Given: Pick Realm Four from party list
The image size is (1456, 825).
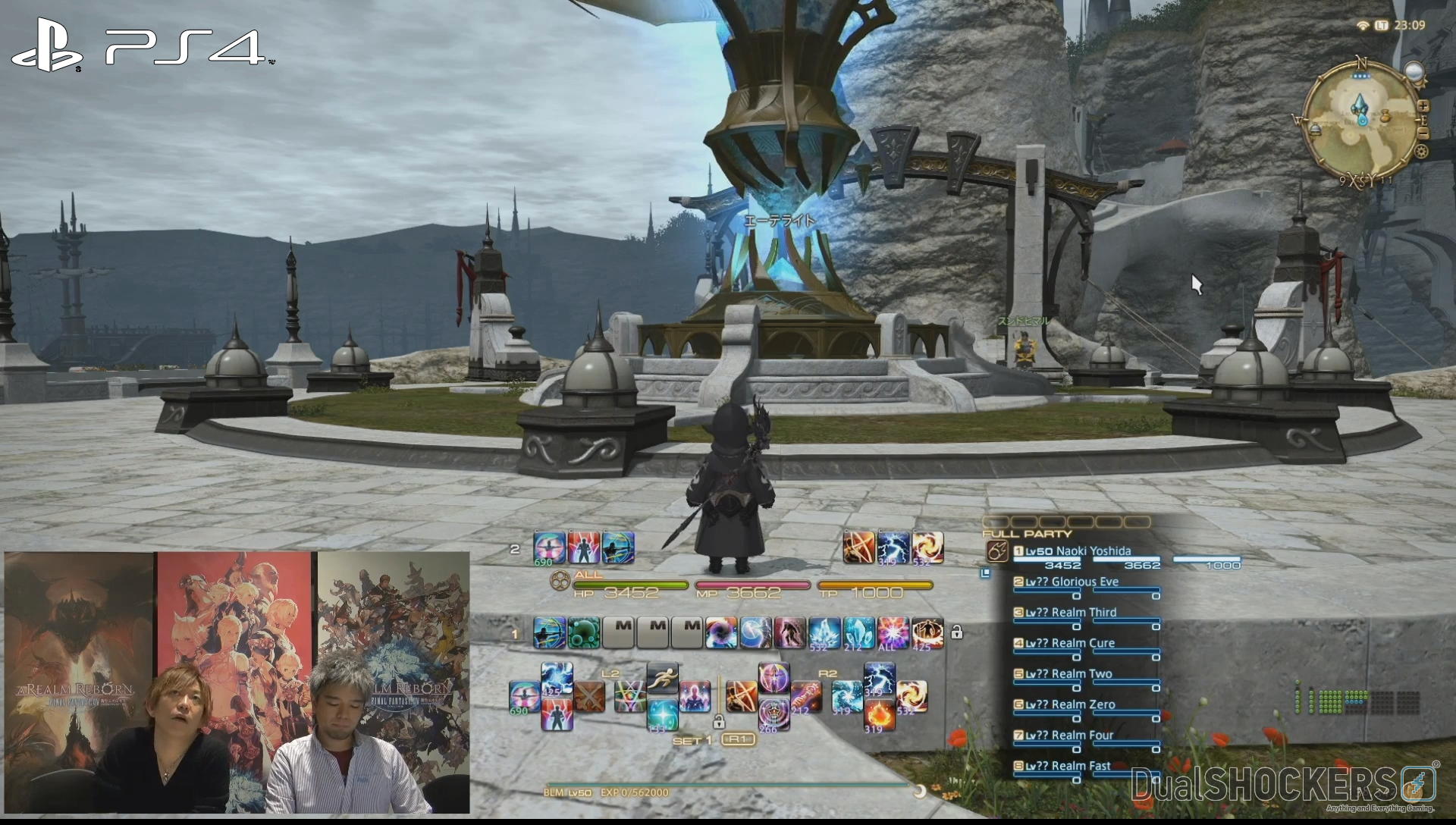Looking at the screenshot, I should (1069, 735).
